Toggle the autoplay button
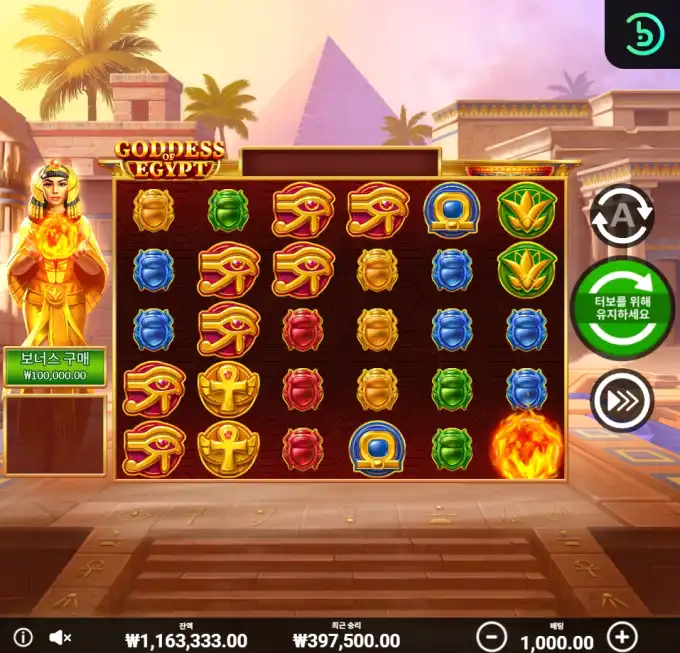This screenshot has height=653, width=680. tap(621, 215)
